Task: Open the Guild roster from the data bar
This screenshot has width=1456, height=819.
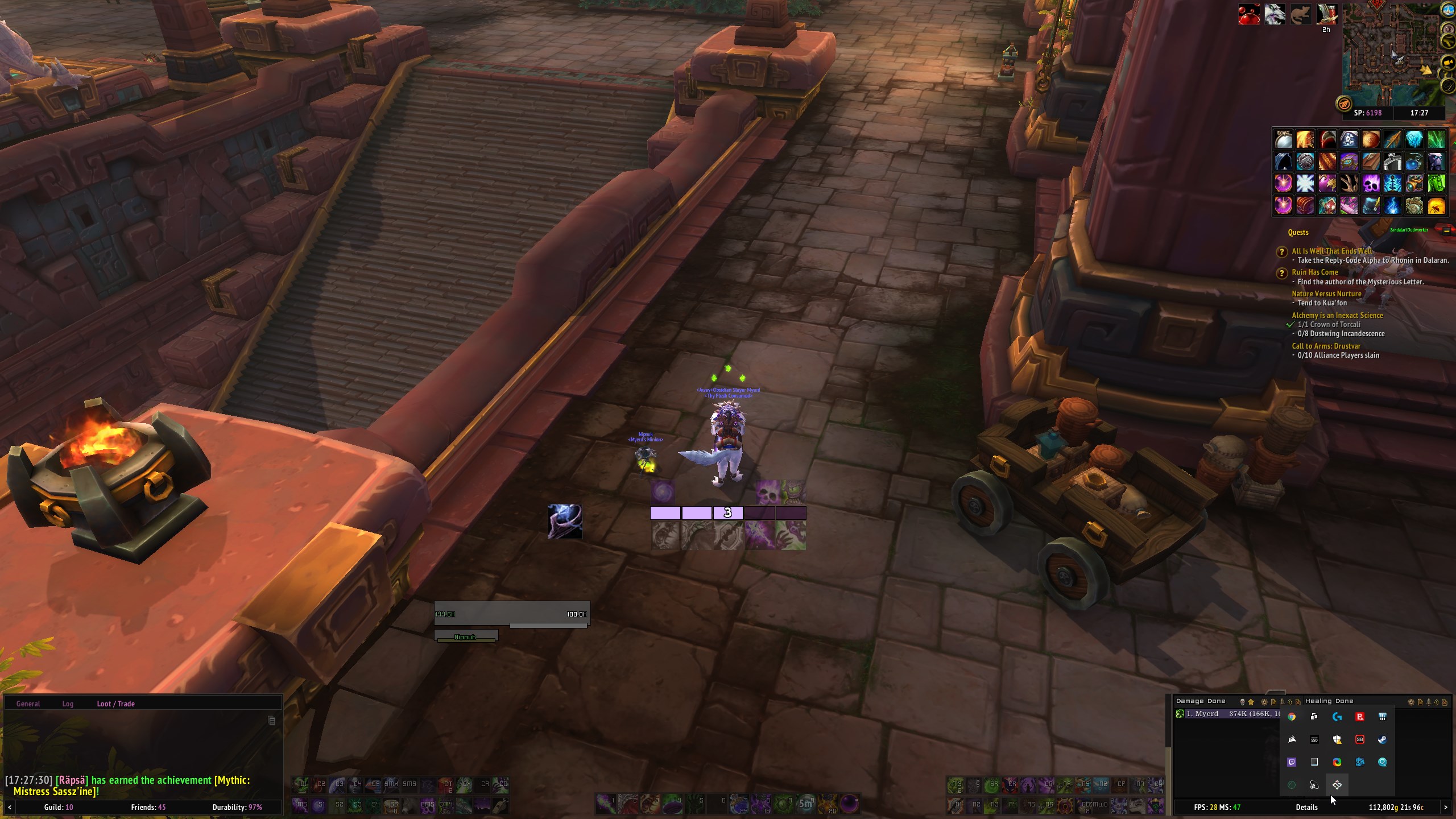Action: tap(58, 807)
